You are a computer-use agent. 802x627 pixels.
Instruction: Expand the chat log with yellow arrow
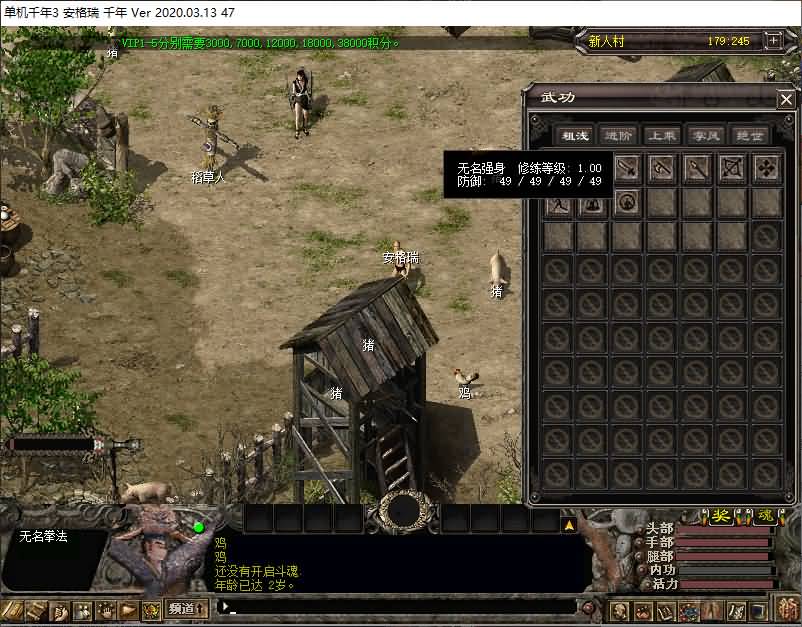pyautogui.click(x=569, y=524)
